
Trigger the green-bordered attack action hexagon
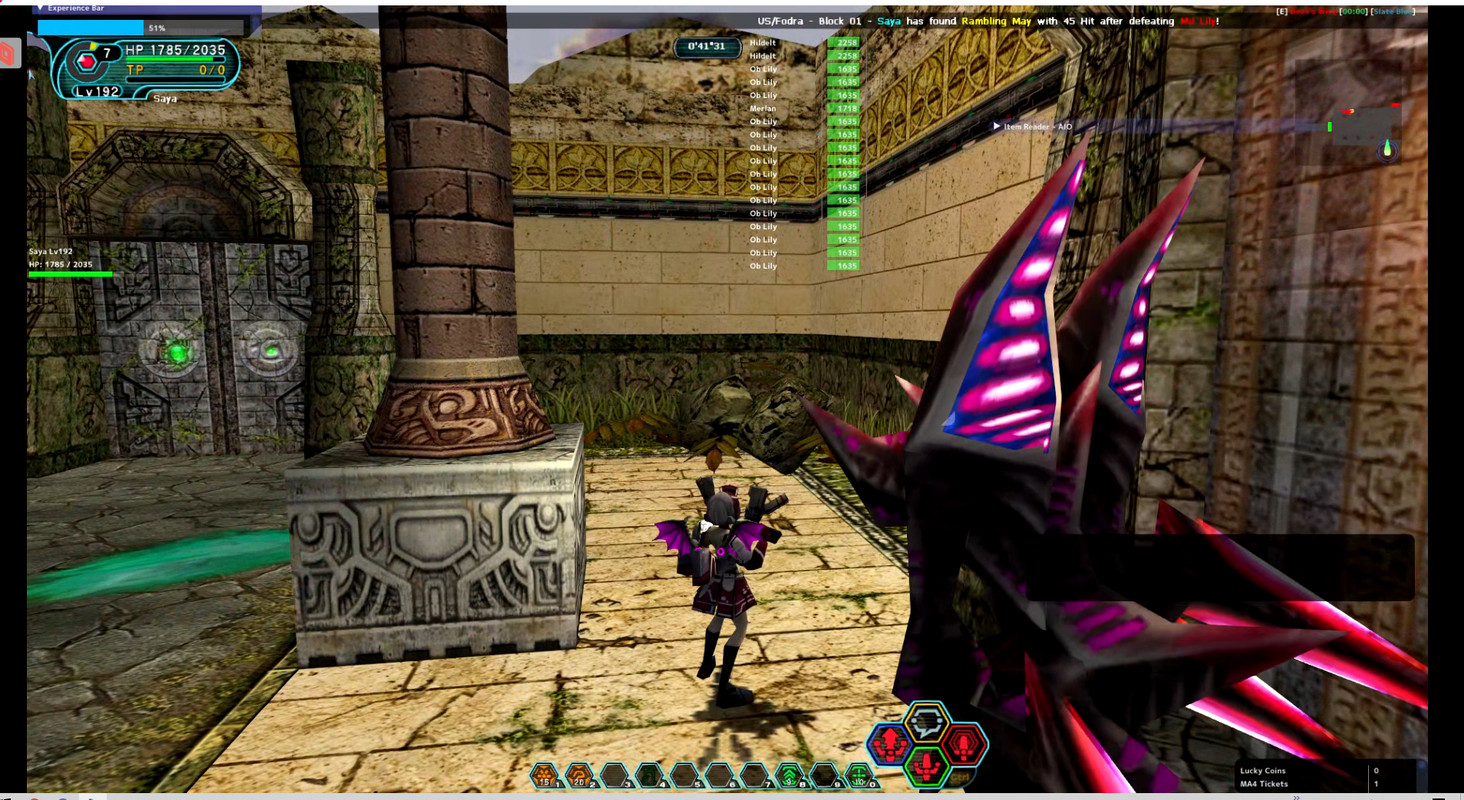(927, 767)
